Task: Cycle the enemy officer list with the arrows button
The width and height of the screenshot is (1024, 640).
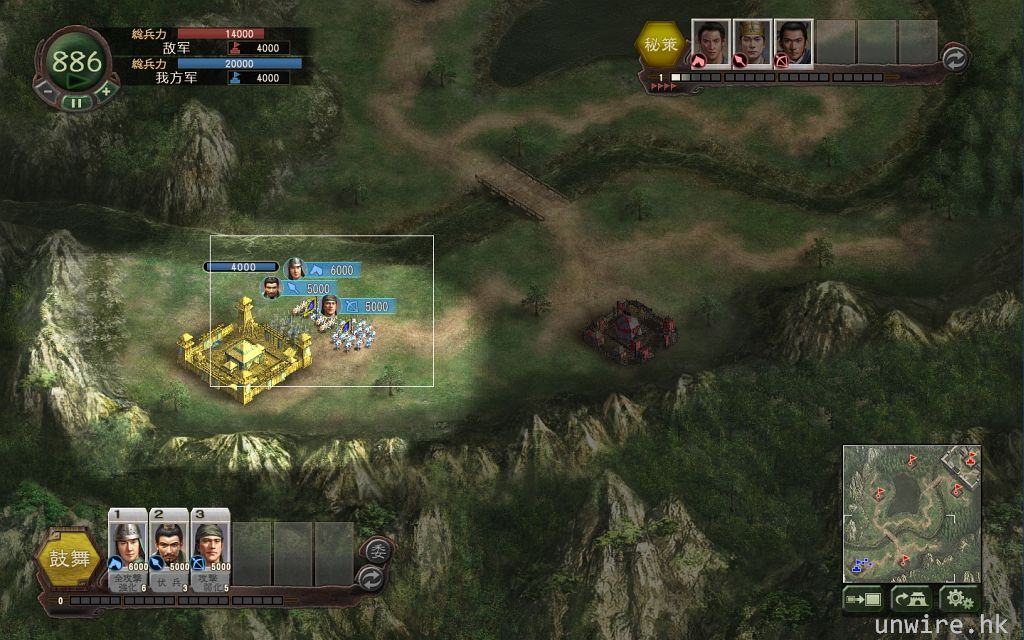Action: coord(955,59)
